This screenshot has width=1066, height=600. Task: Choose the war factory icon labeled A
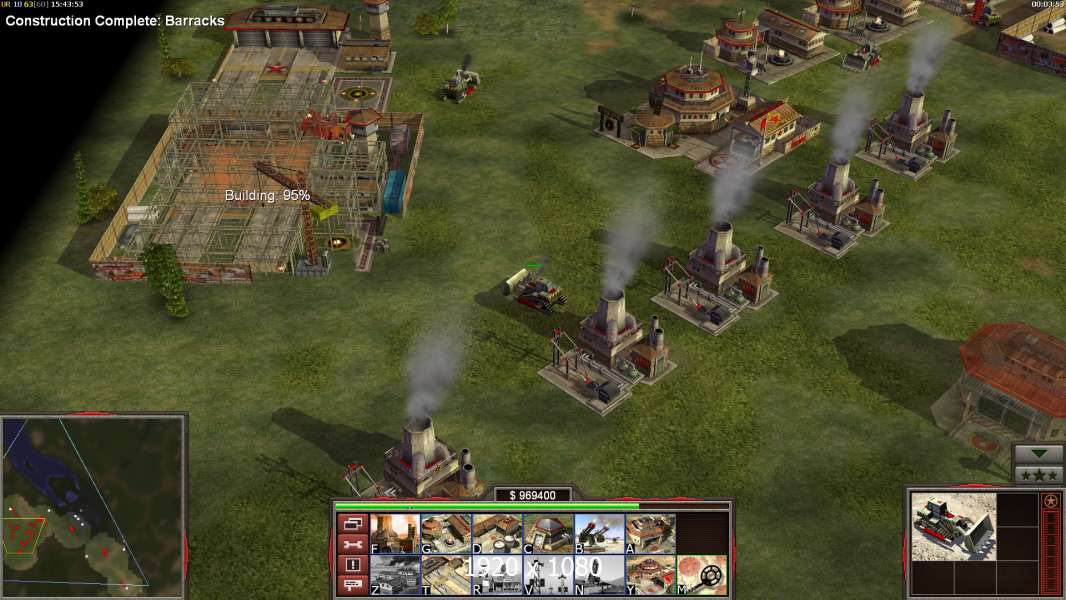(650, 534)
